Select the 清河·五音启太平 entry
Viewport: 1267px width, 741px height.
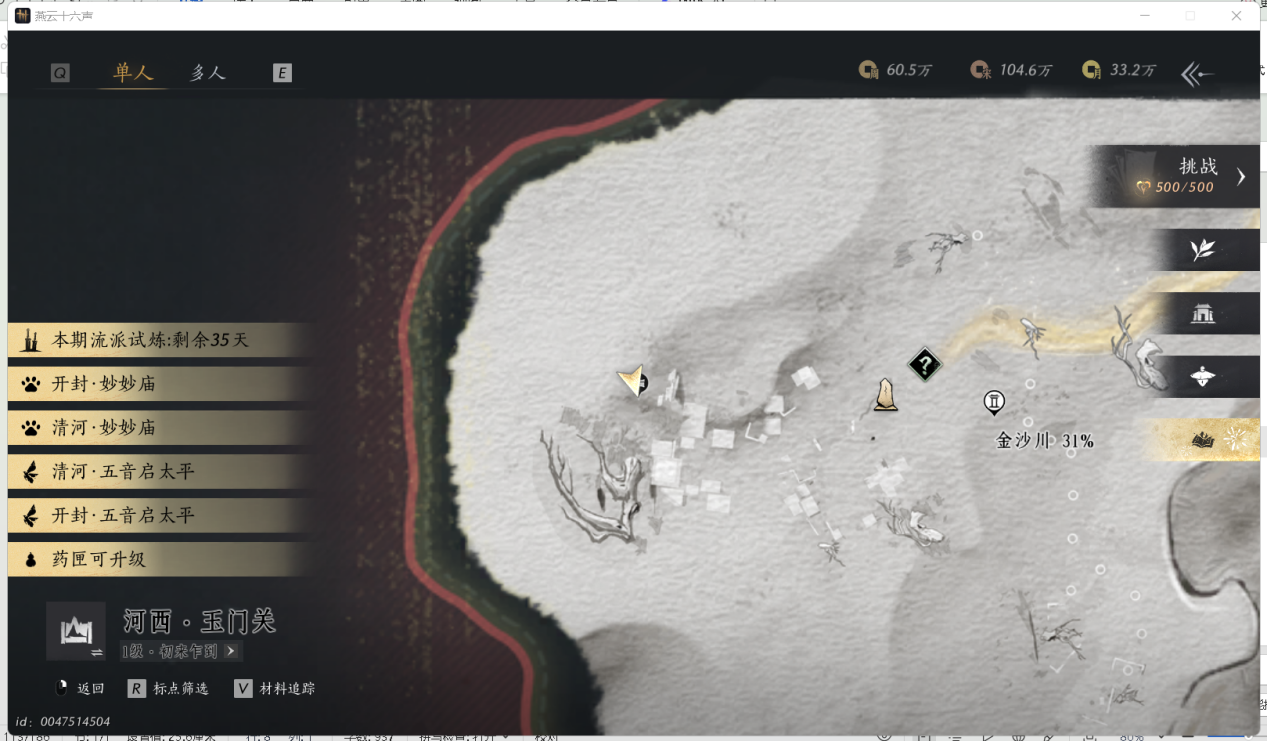pyautogui.click(x=150, y=472)
